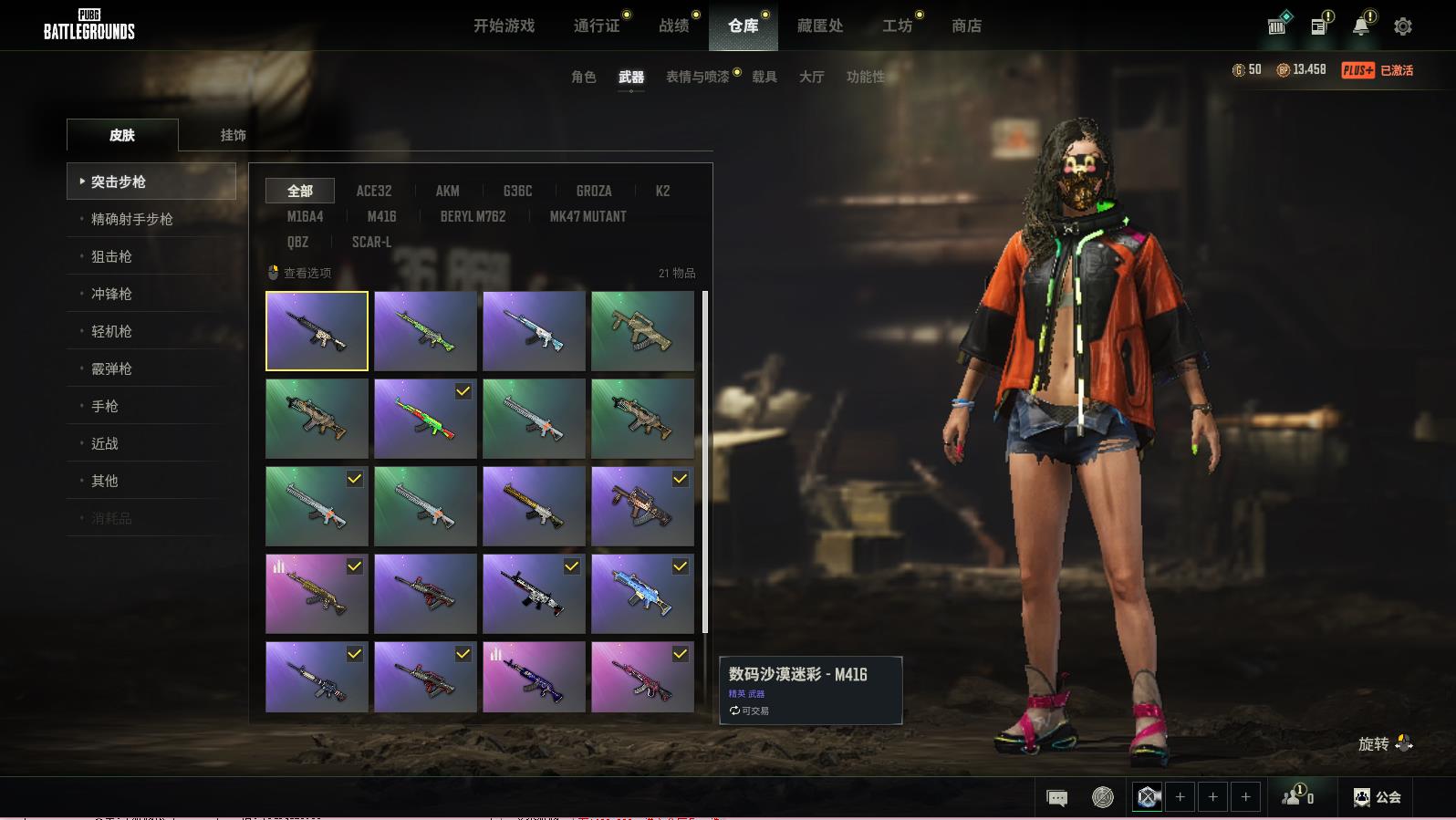Switch to the 角色 character tab
This screenshot has height=820, width=1456.
[x=583, y=78]
